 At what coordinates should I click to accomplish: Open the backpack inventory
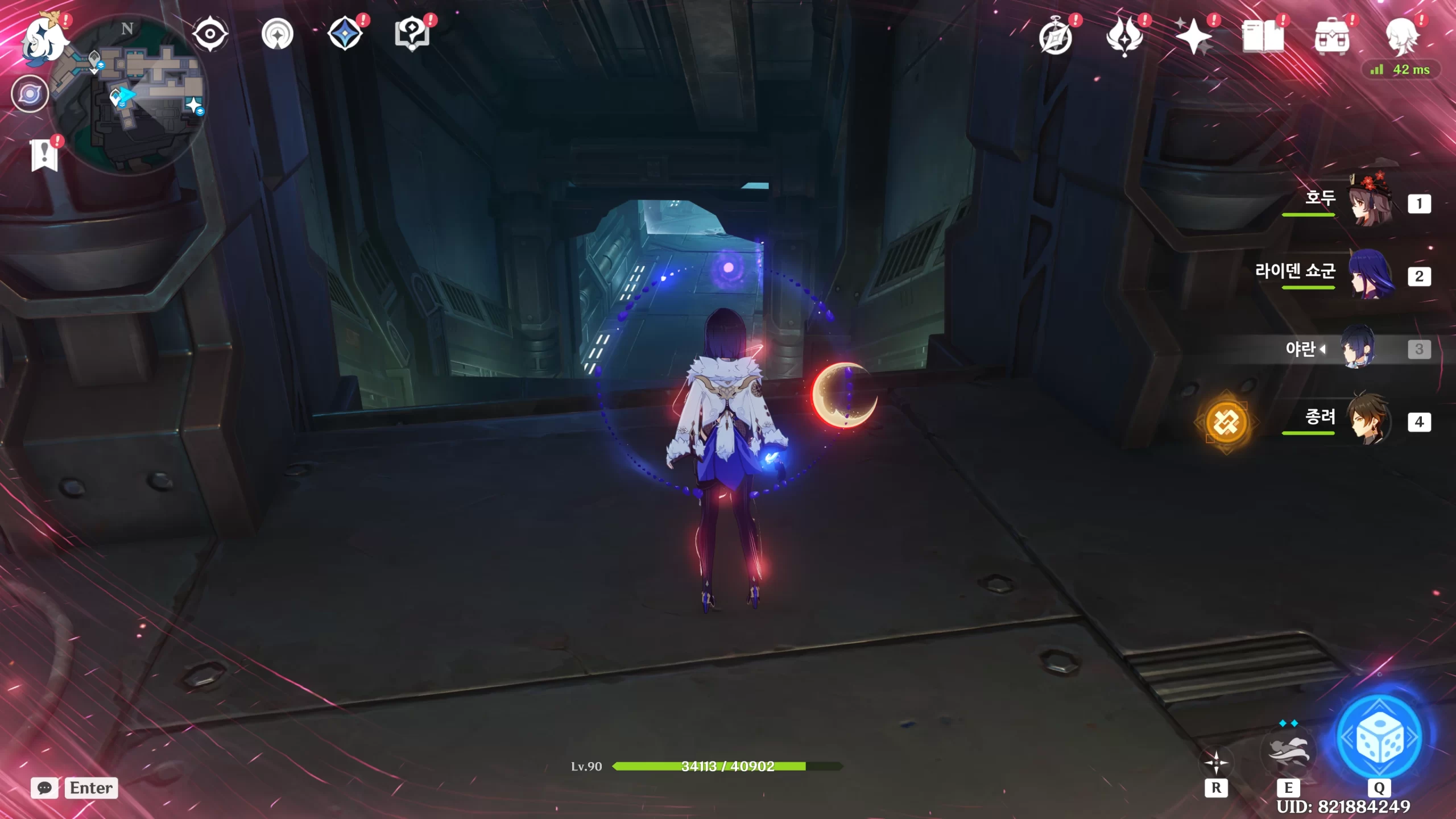click(x=1332, y=38)
